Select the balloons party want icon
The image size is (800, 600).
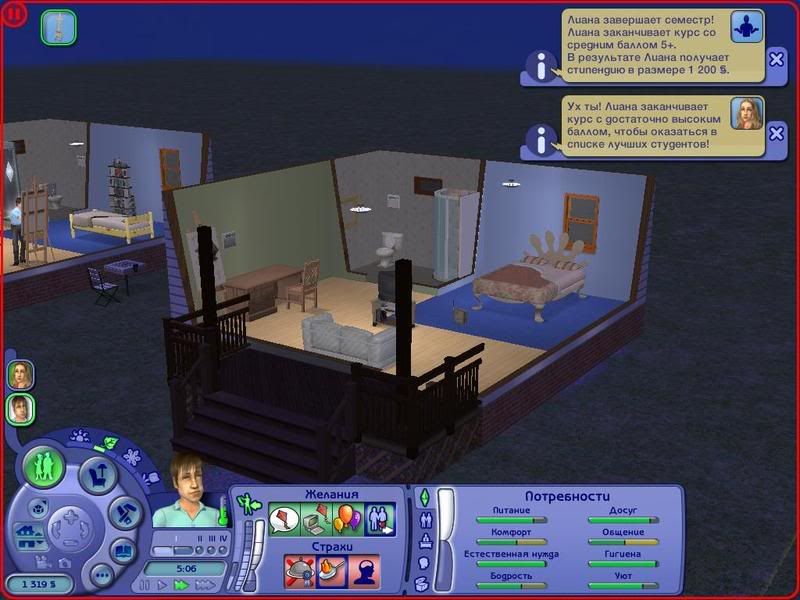(347, 520)
